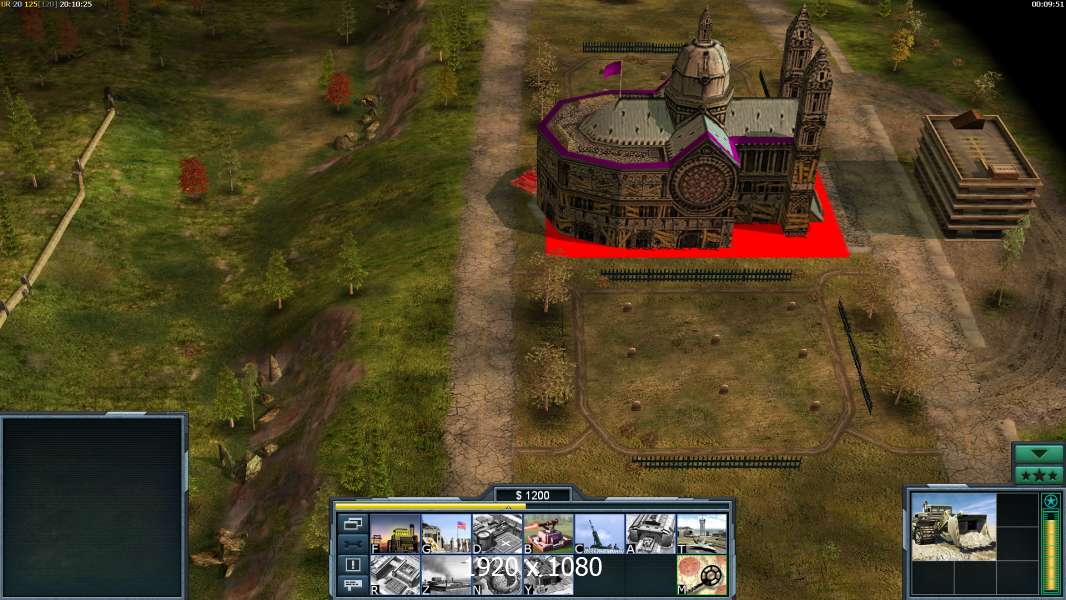Select the supply center build icon (D)
The width and height of the screenshot is (1066, 600).
point(497,534)
